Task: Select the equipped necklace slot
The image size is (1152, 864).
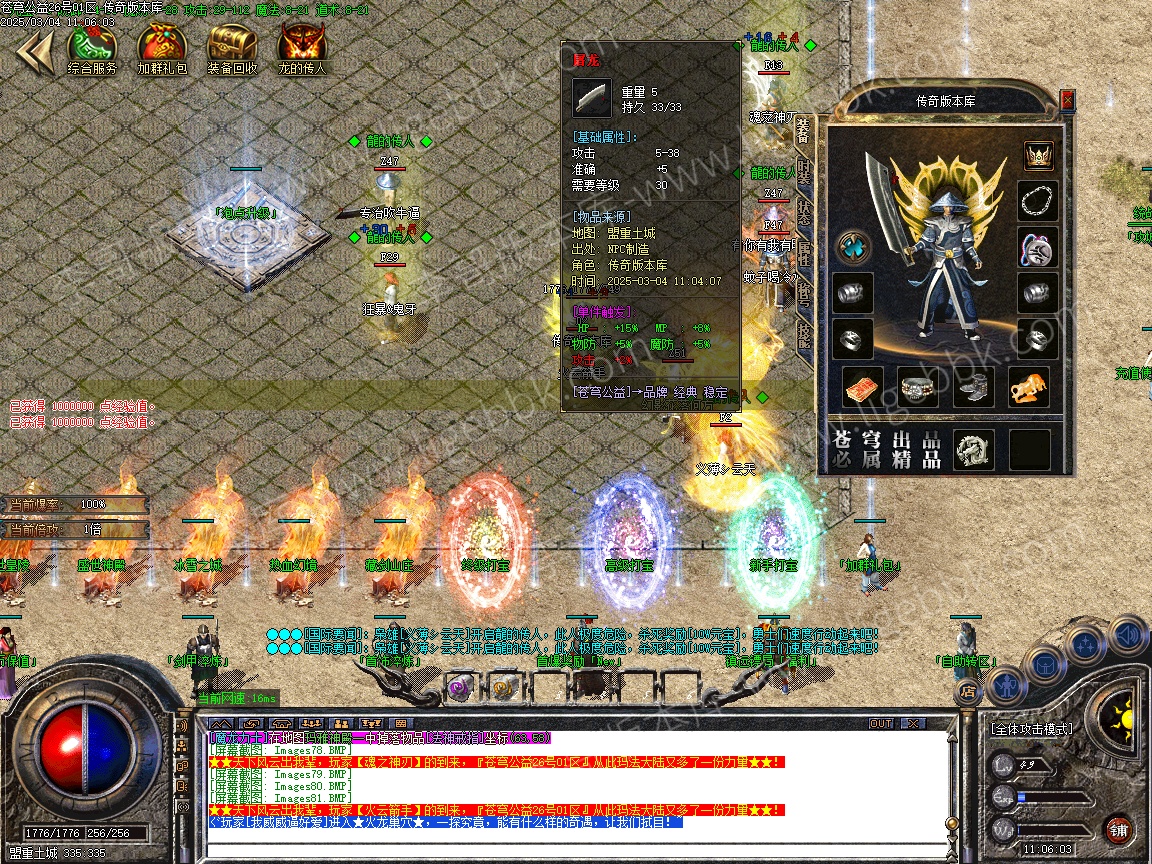Action: pos(1038,201)
